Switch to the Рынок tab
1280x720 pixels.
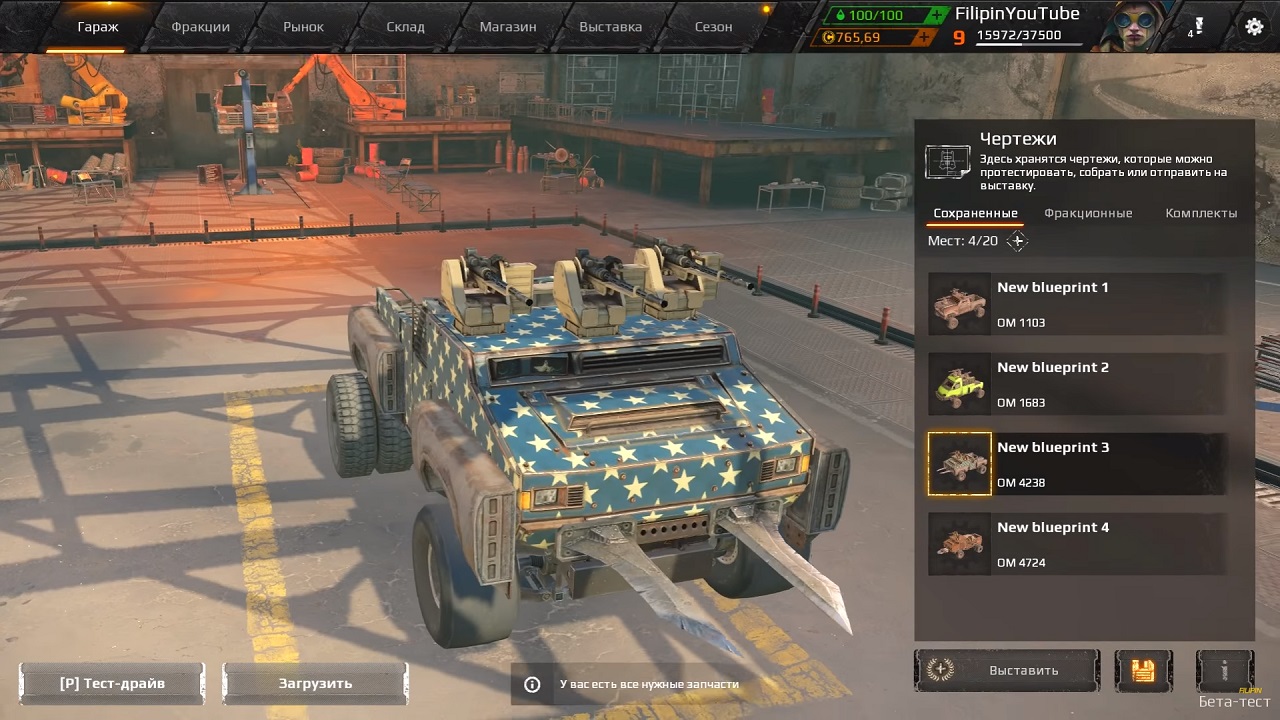coord(303,27)
